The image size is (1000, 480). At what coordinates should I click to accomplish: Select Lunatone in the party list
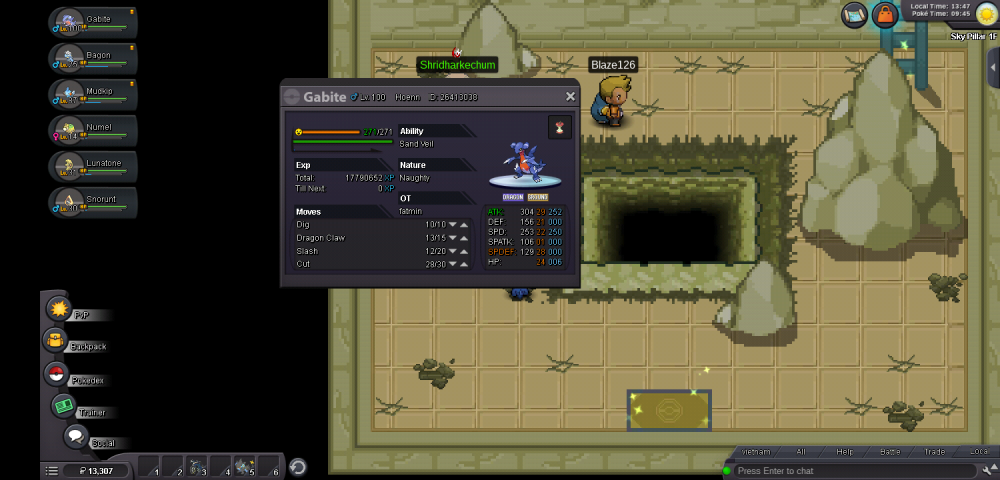click(x=93, y=167)
